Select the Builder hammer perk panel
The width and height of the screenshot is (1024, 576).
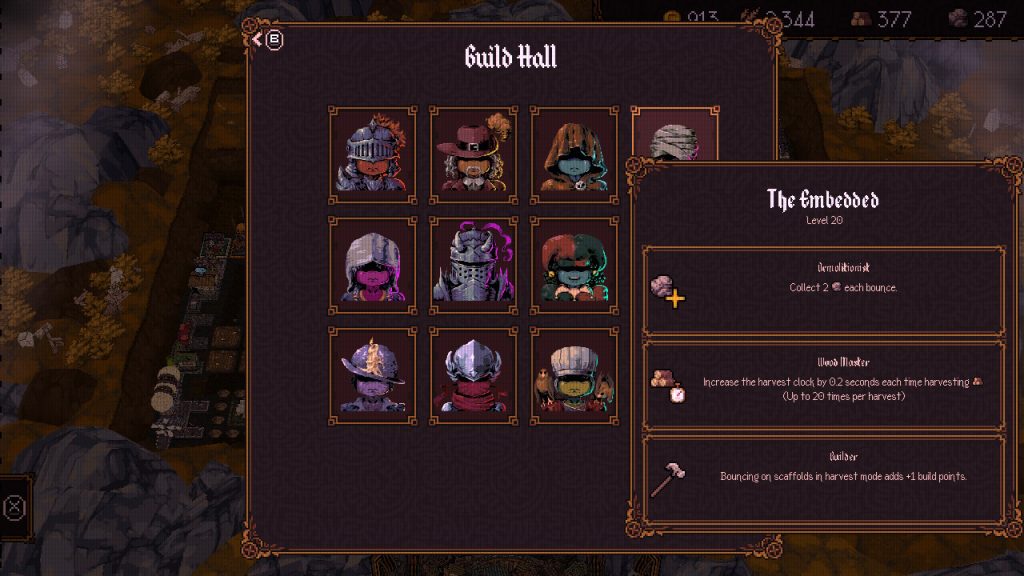[823, 479]
